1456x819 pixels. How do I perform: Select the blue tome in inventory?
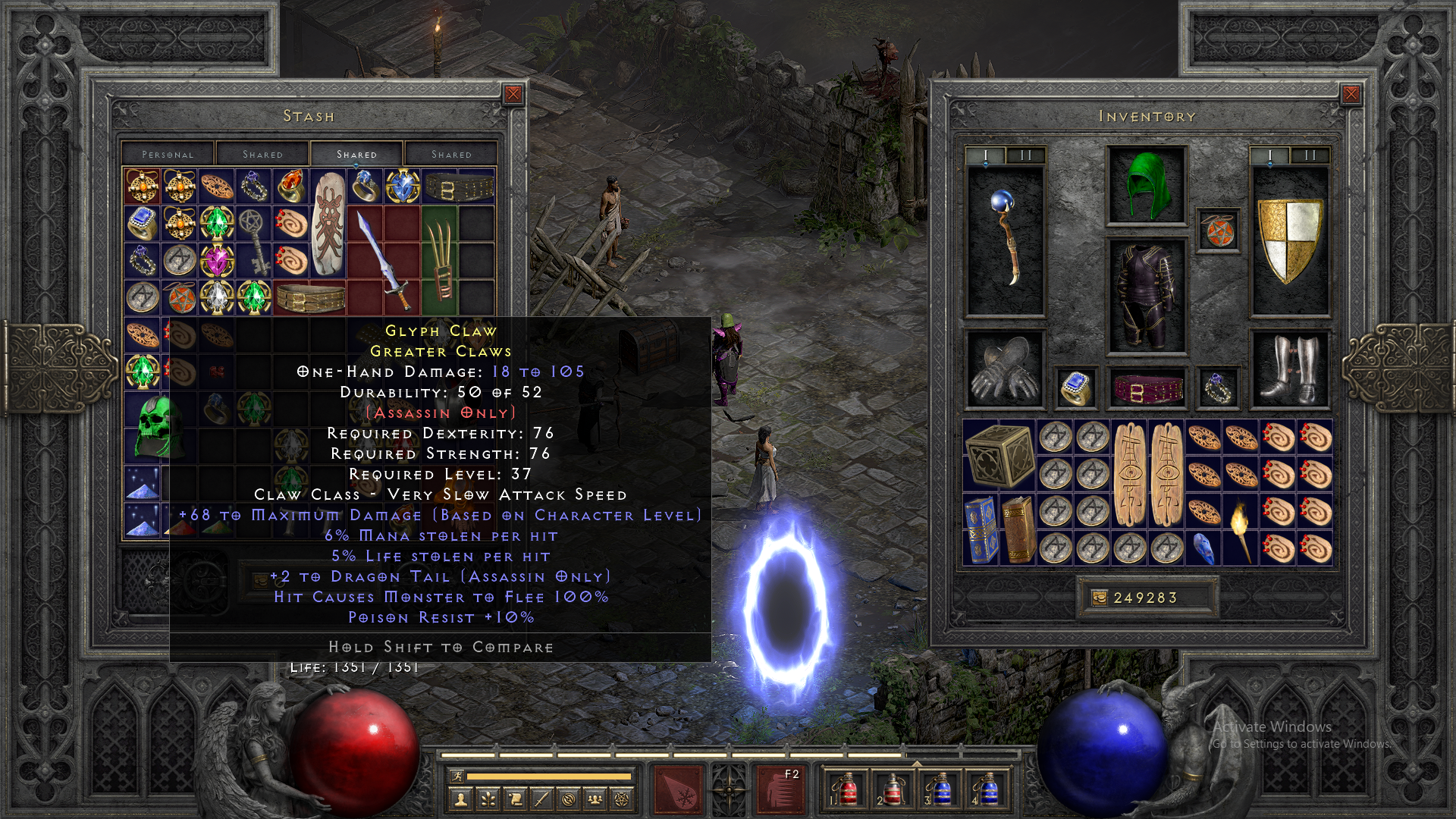click(981, 529)
